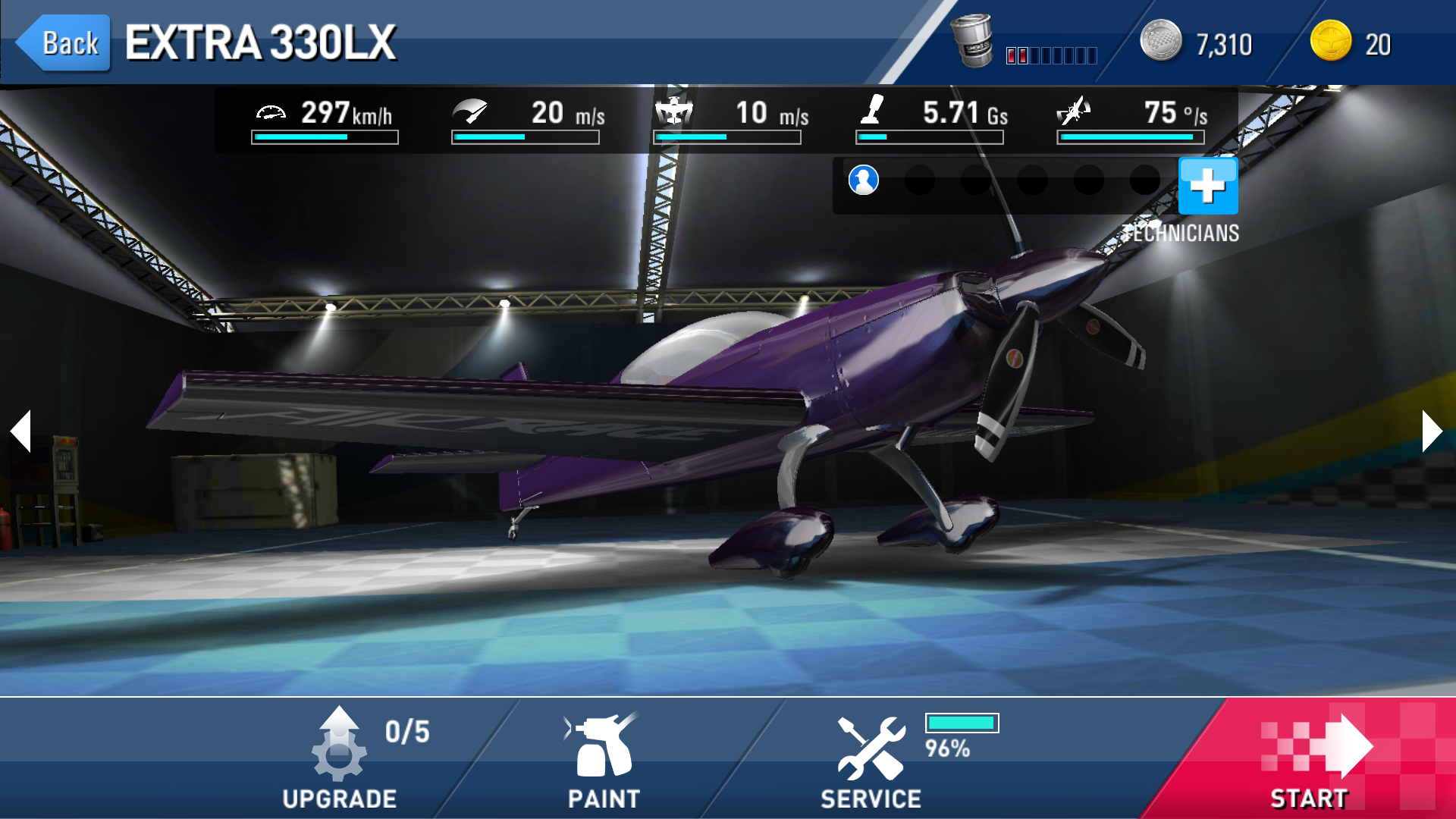Tap the silver coin currency icon
Screen dimensions: 1456x819
click(1160, 41)
